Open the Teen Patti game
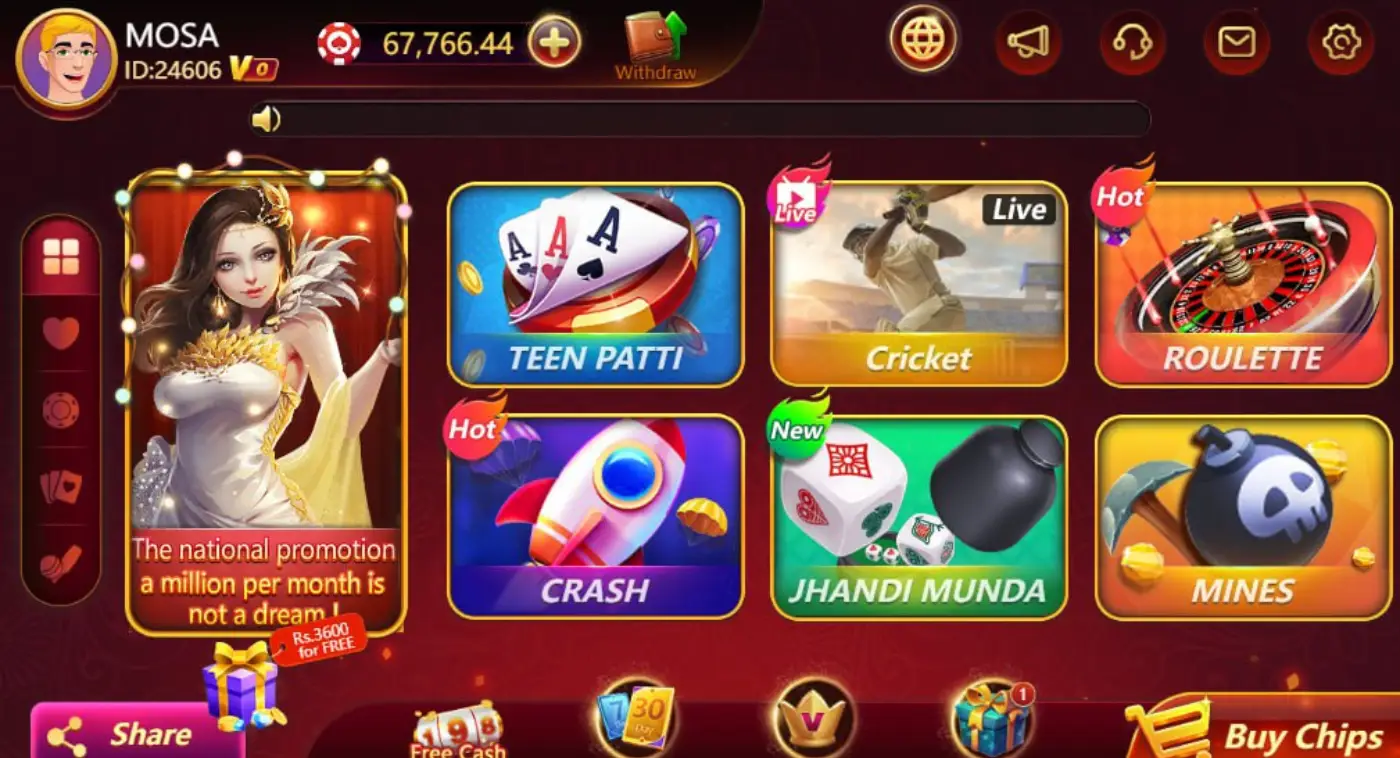 [595, 283]
